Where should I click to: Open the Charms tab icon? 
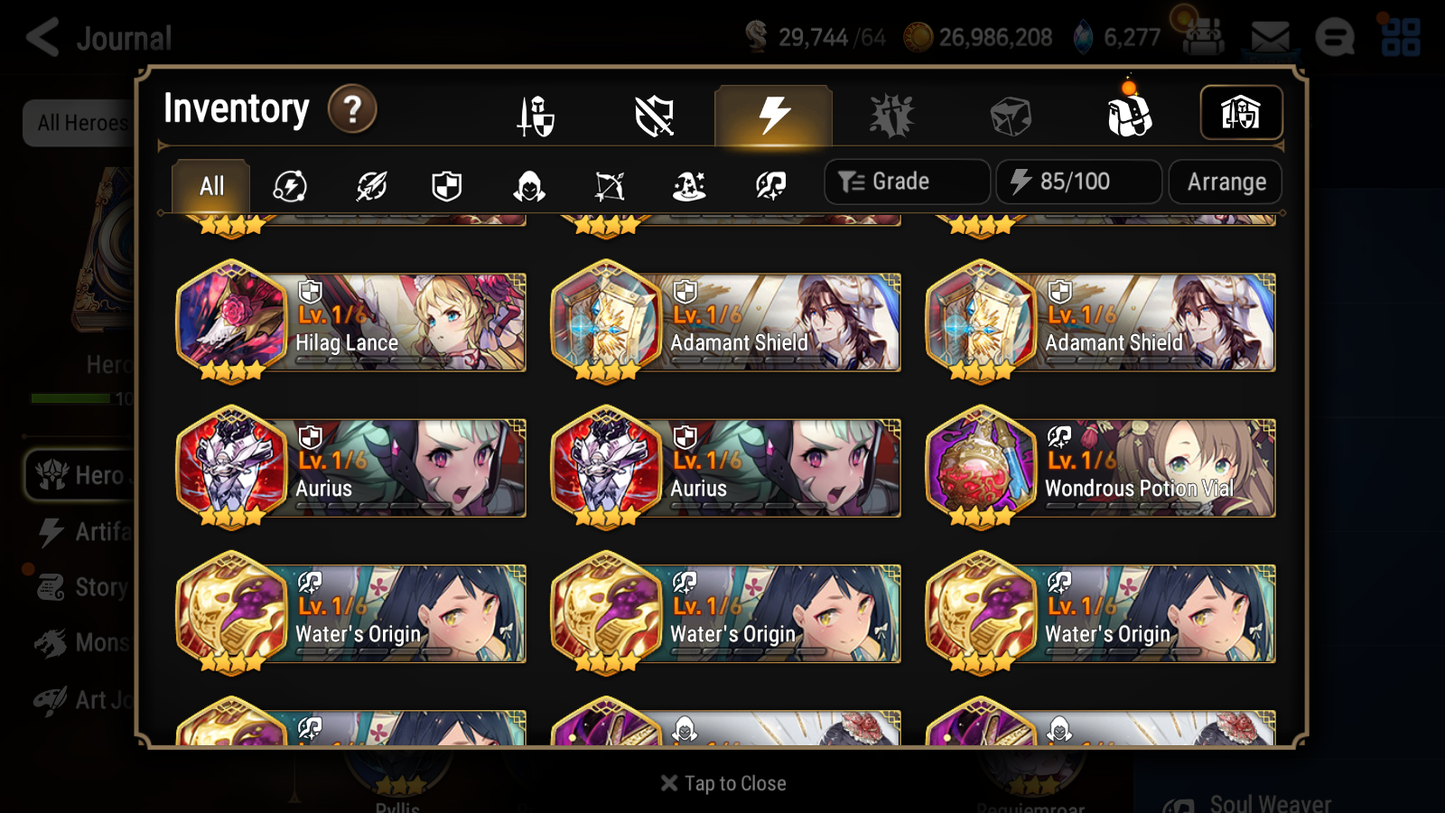click(x=891, y=113)
